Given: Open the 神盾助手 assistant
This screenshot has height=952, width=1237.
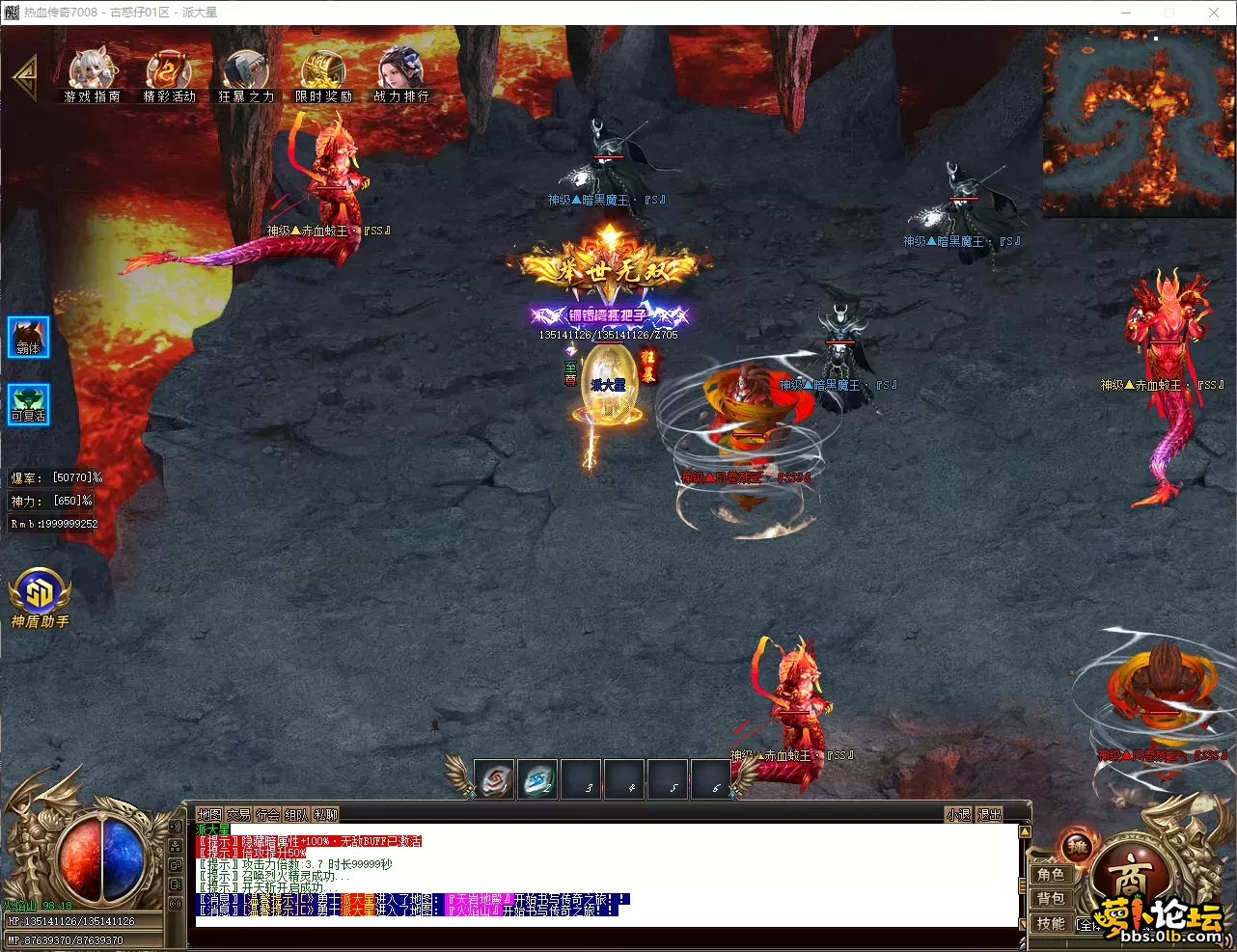Looking at the screenshot, I should 40,598.
